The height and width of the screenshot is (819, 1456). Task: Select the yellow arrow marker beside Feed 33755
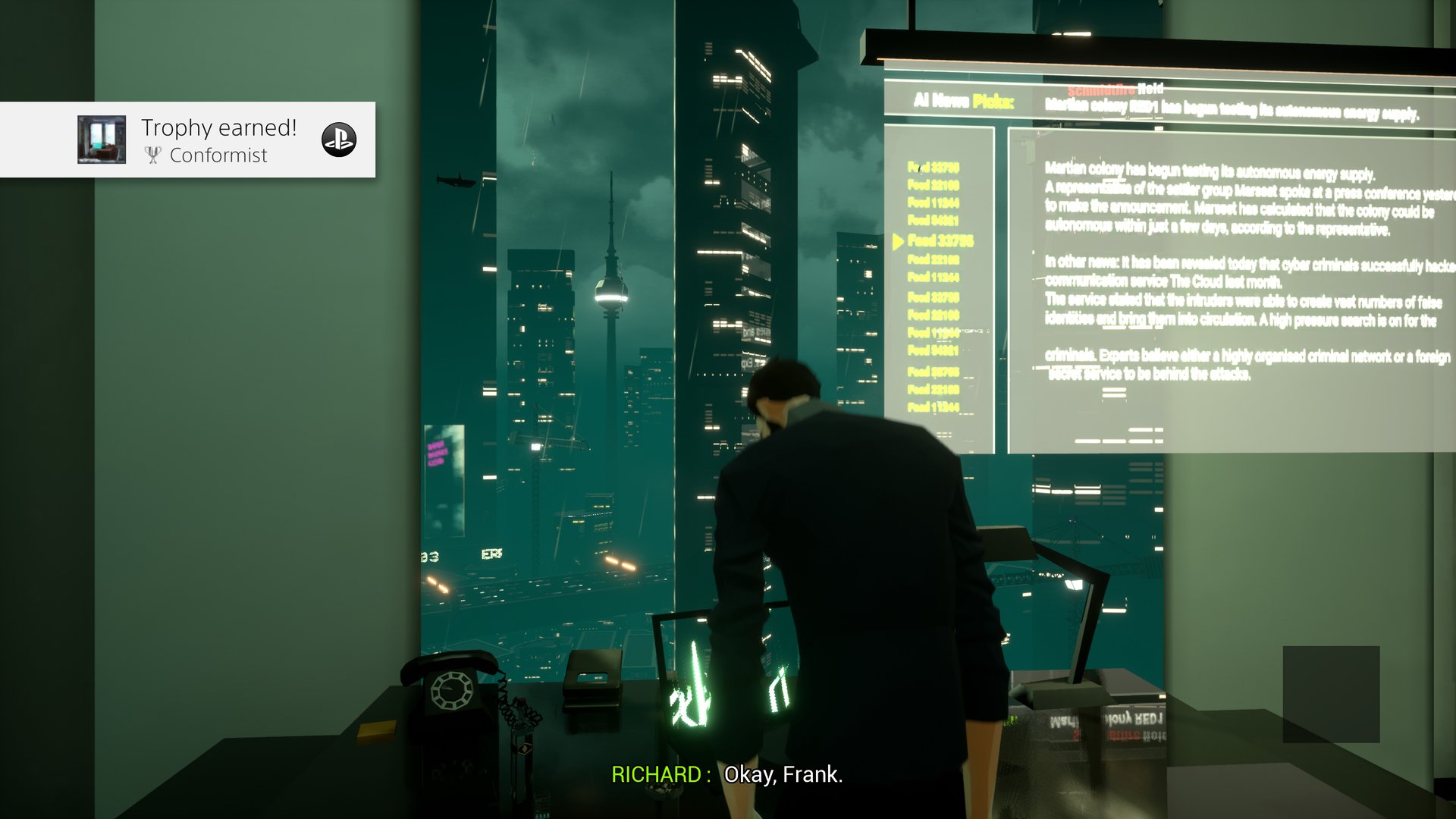tap(897, 241)
